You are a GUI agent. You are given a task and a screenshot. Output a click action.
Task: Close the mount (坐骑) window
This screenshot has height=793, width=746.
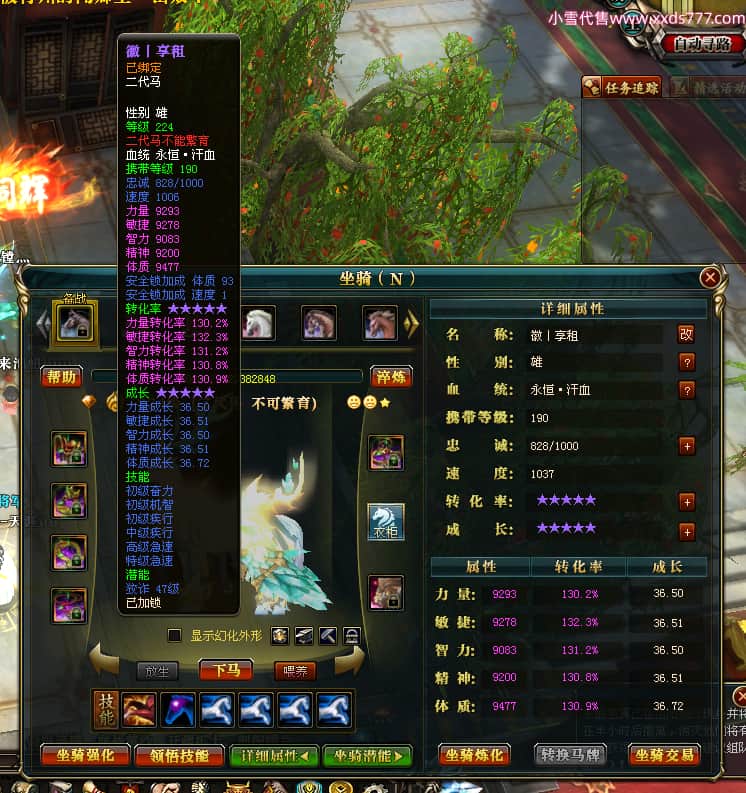710,277
